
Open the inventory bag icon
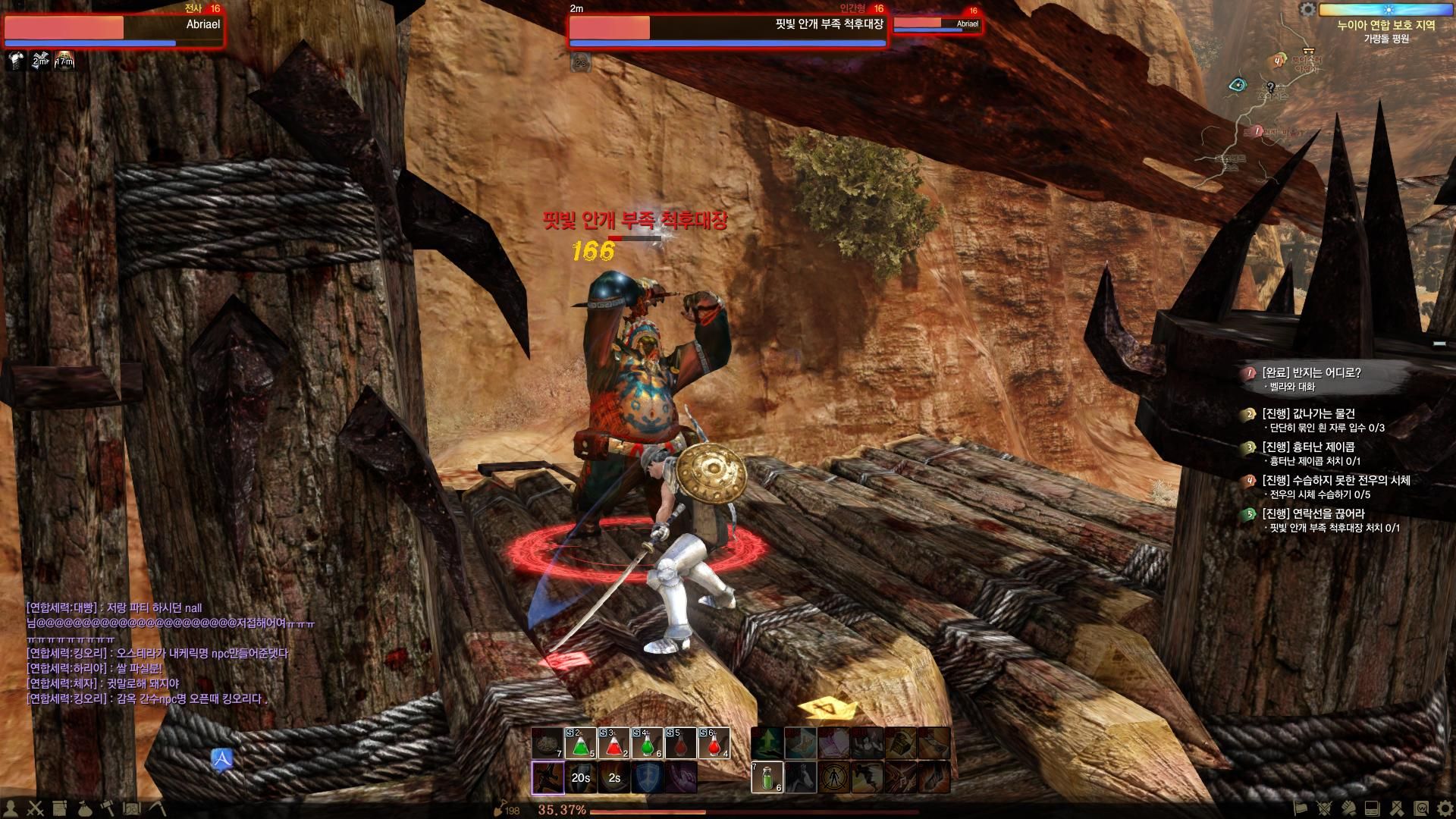[x=85, y=808]
